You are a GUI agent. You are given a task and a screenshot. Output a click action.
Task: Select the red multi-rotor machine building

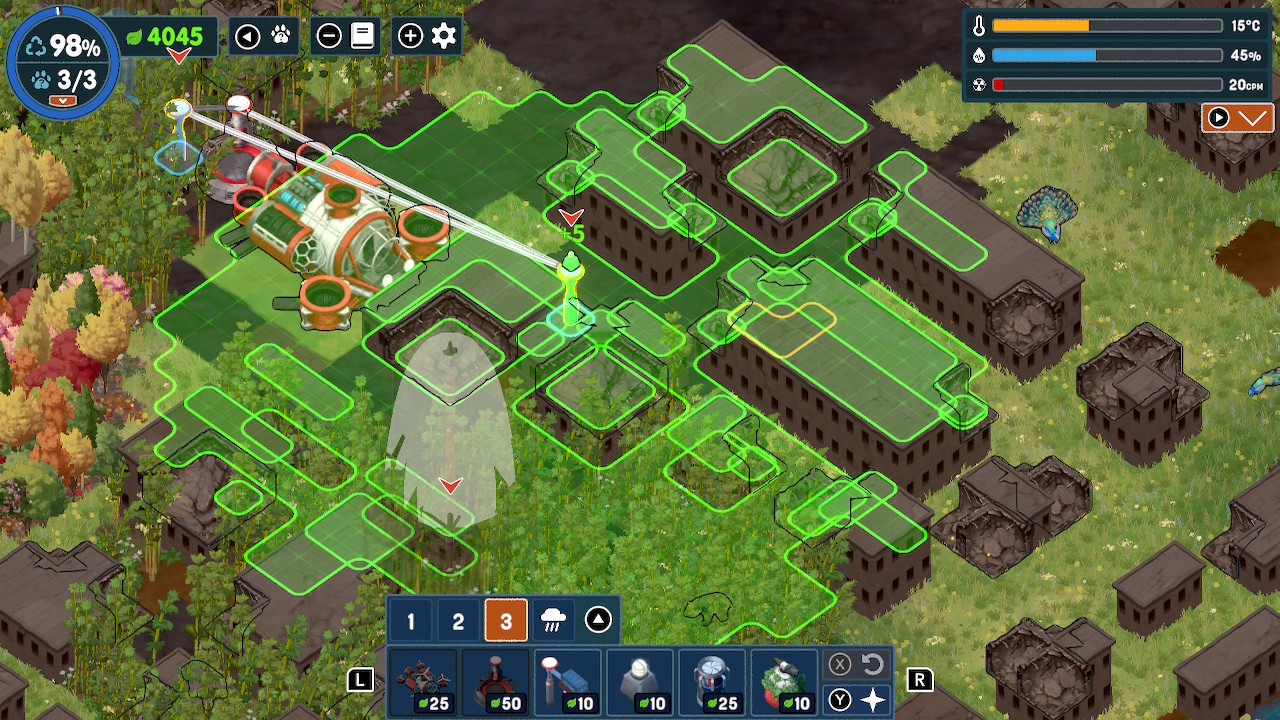422,683
